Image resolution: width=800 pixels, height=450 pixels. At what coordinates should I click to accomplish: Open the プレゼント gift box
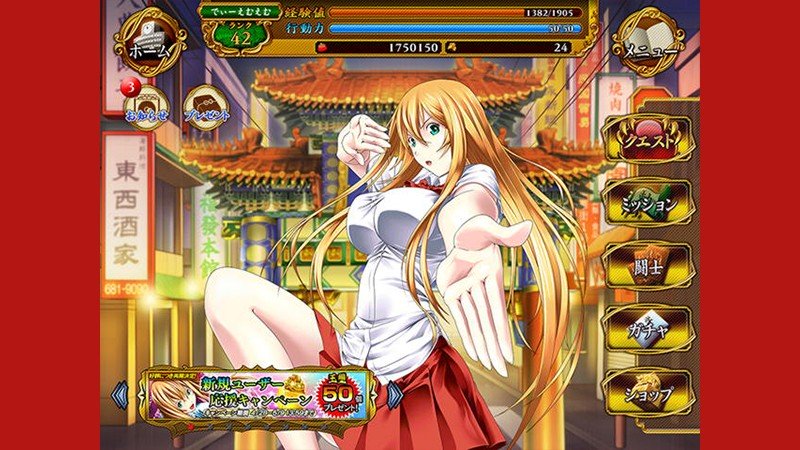click(208, 105)
